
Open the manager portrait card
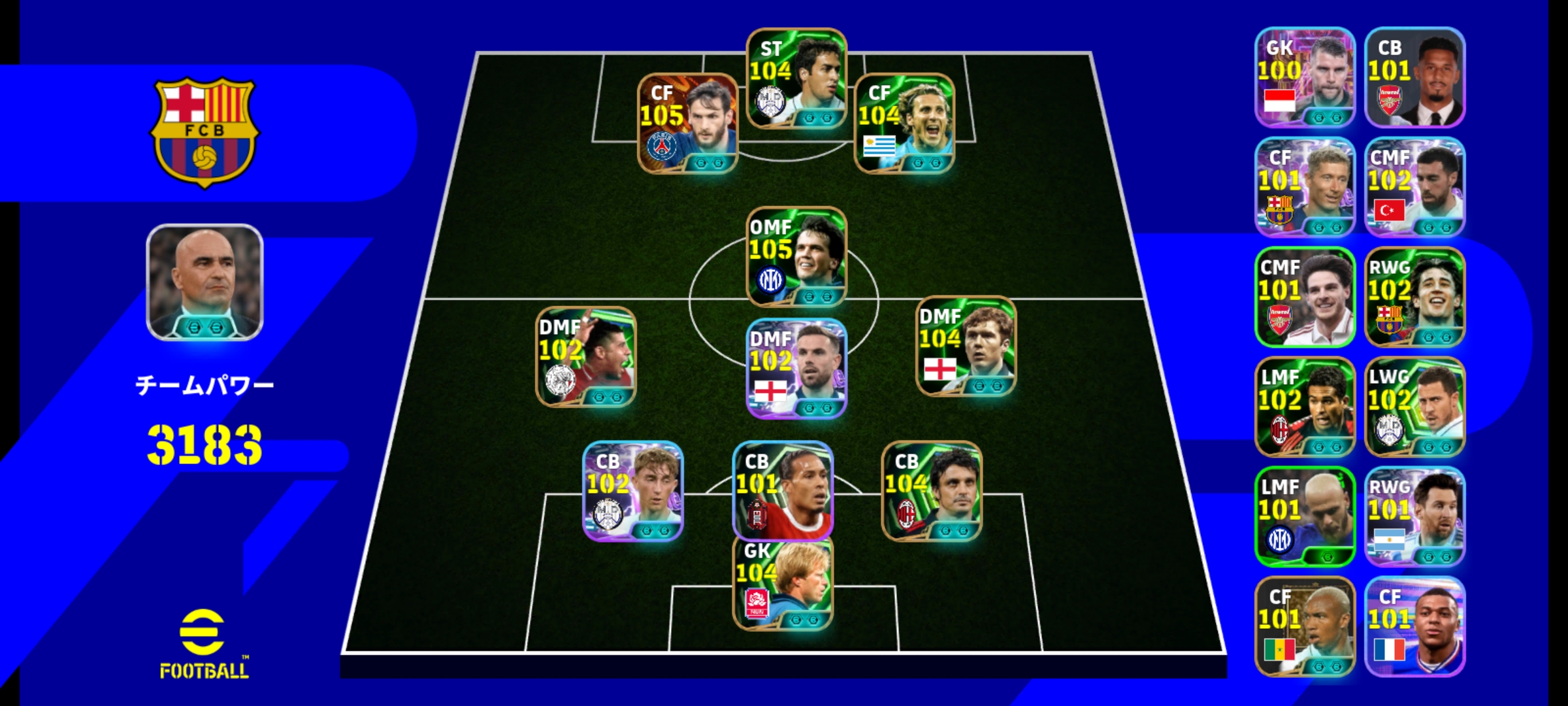[x=204, y=282]
